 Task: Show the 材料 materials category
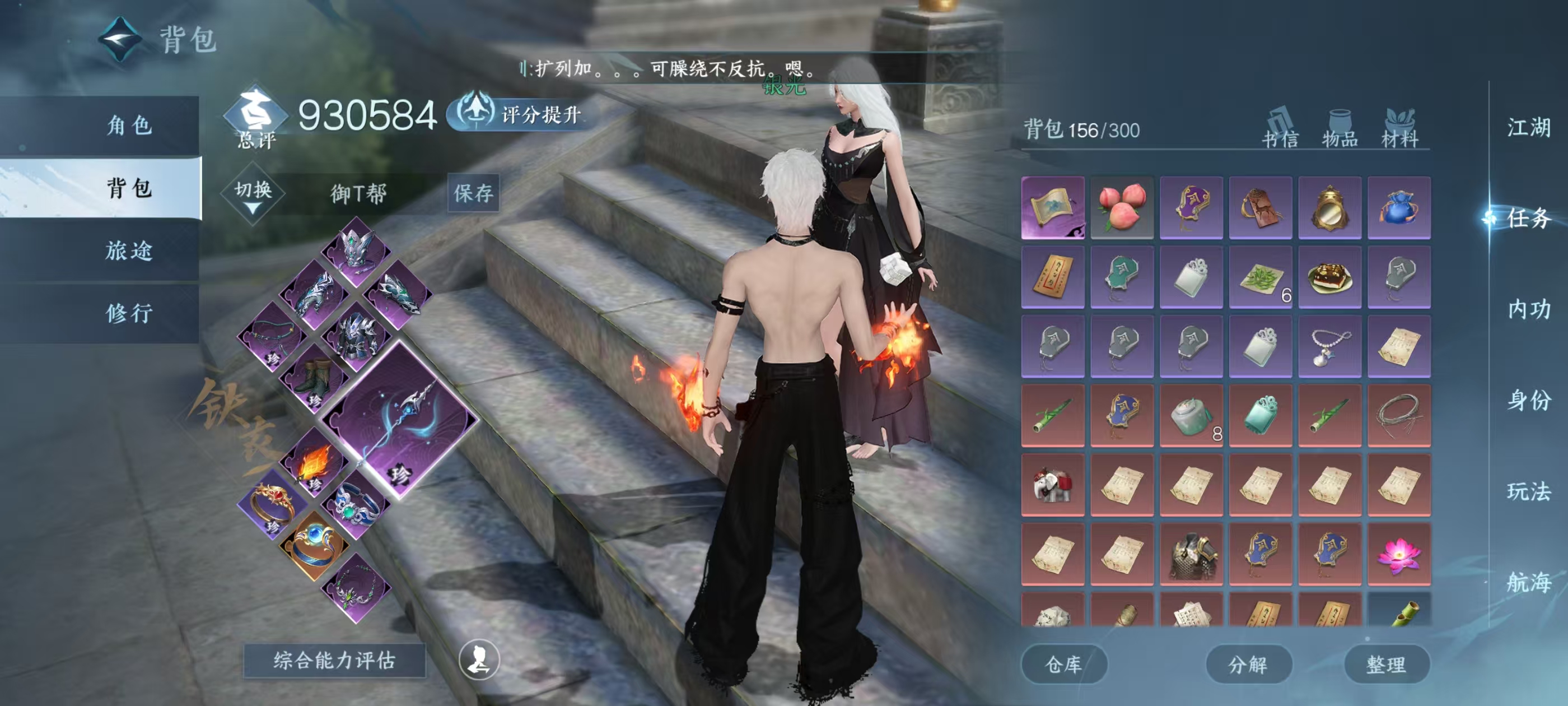click(1399, 129)
